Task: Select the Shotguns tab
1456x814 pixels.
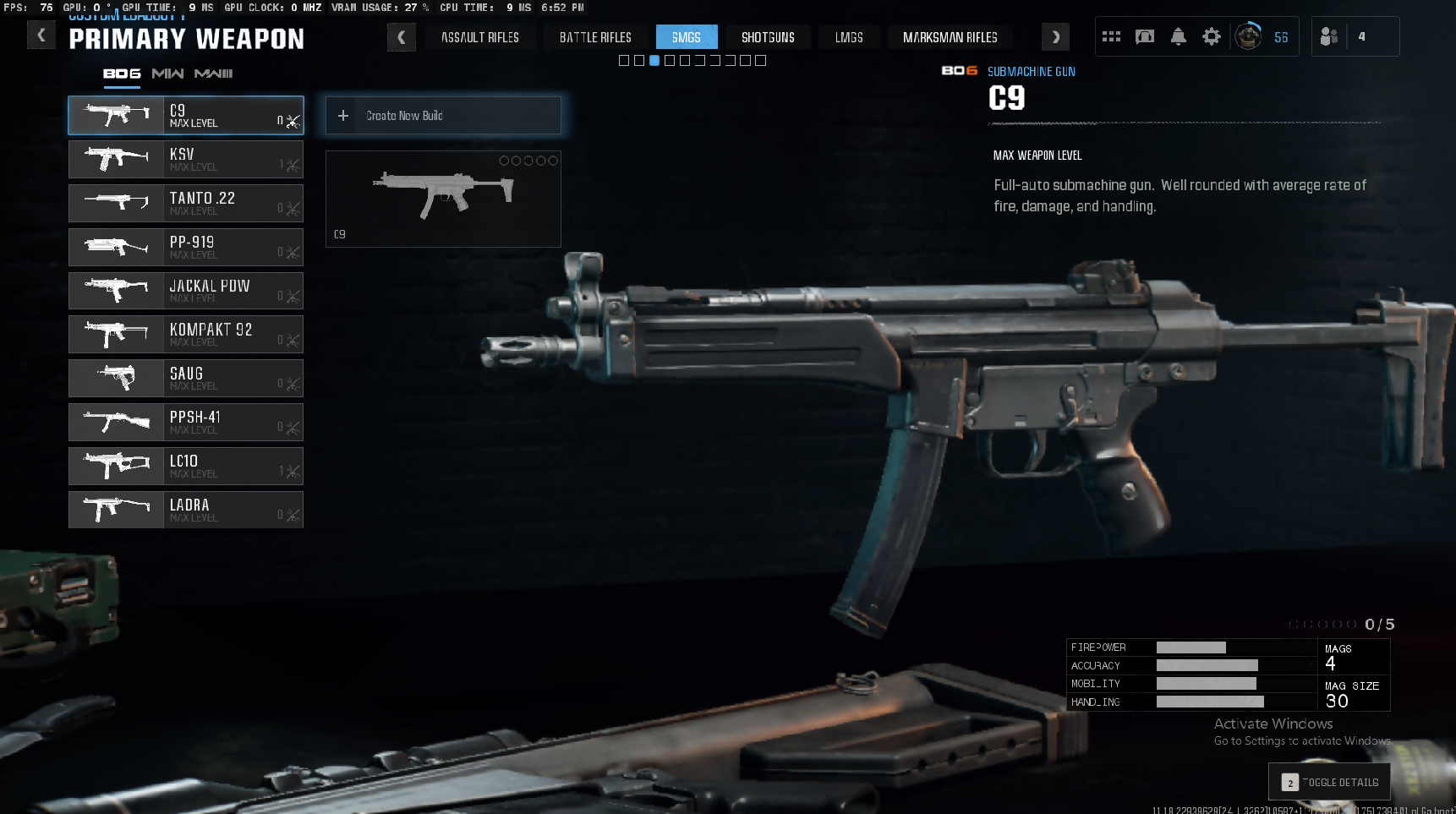Action: [767, 37]
